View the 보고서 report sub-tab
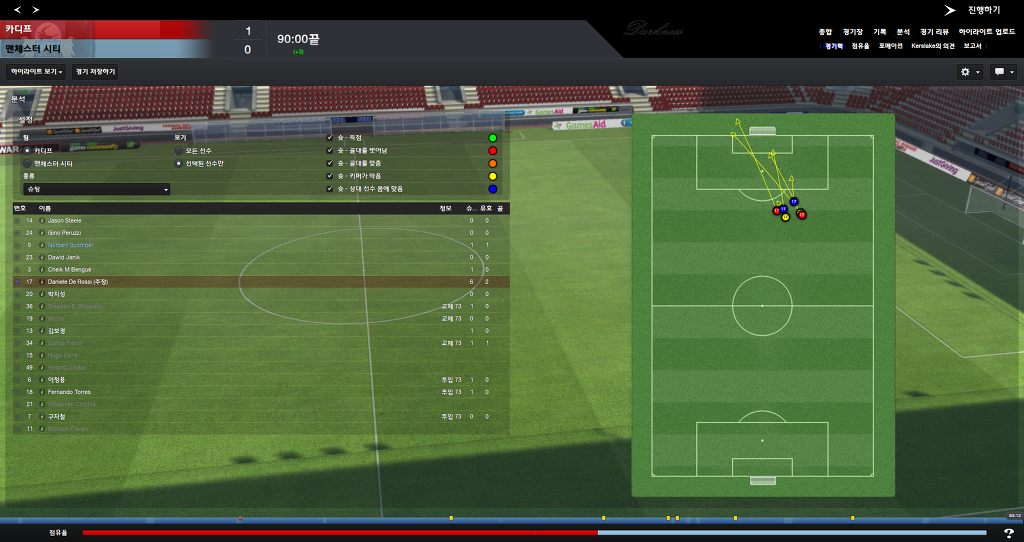 pos(973,46)
